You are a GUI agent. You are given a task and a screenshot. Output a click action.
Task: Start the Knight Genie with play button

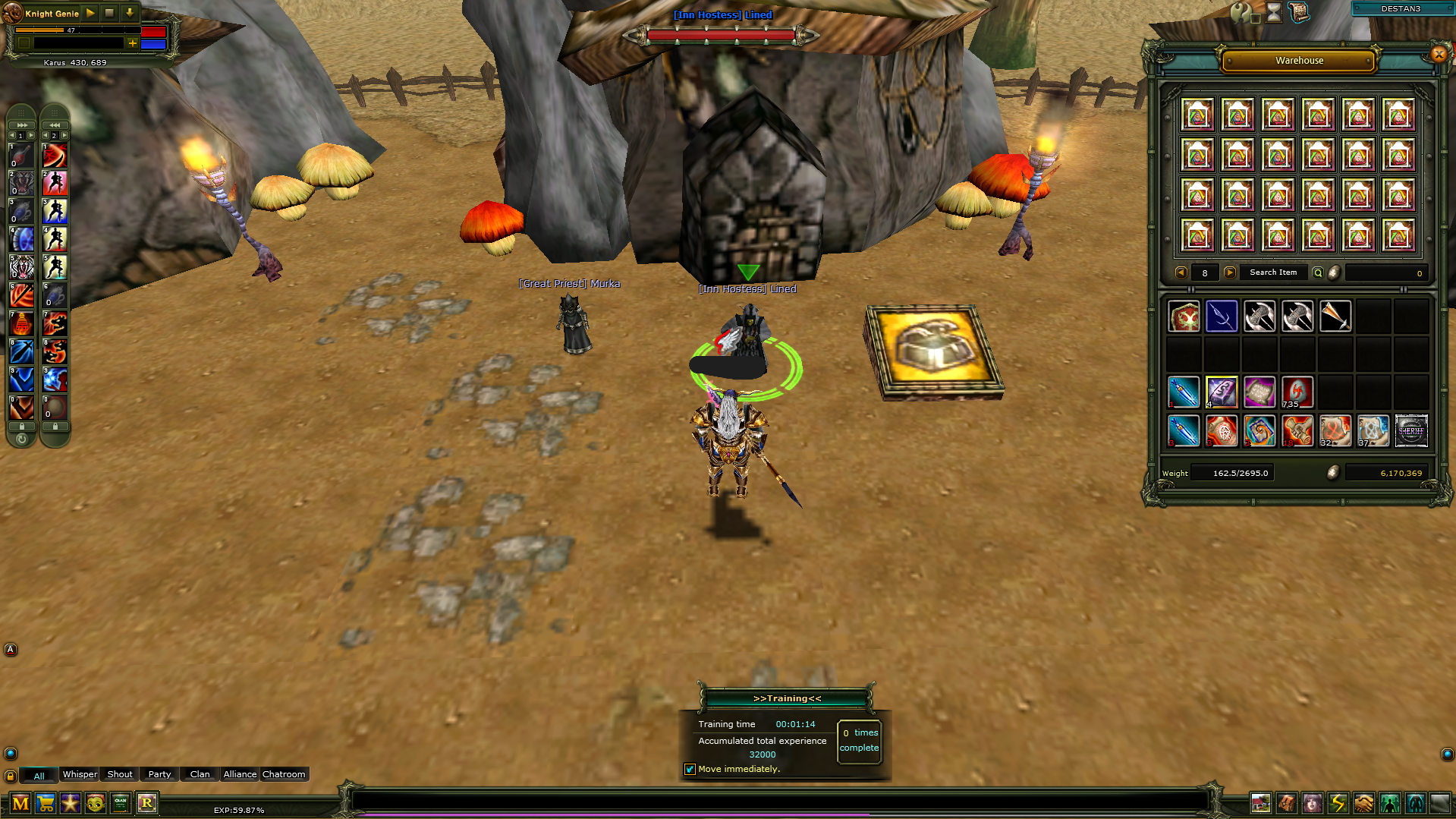(90, 13)
